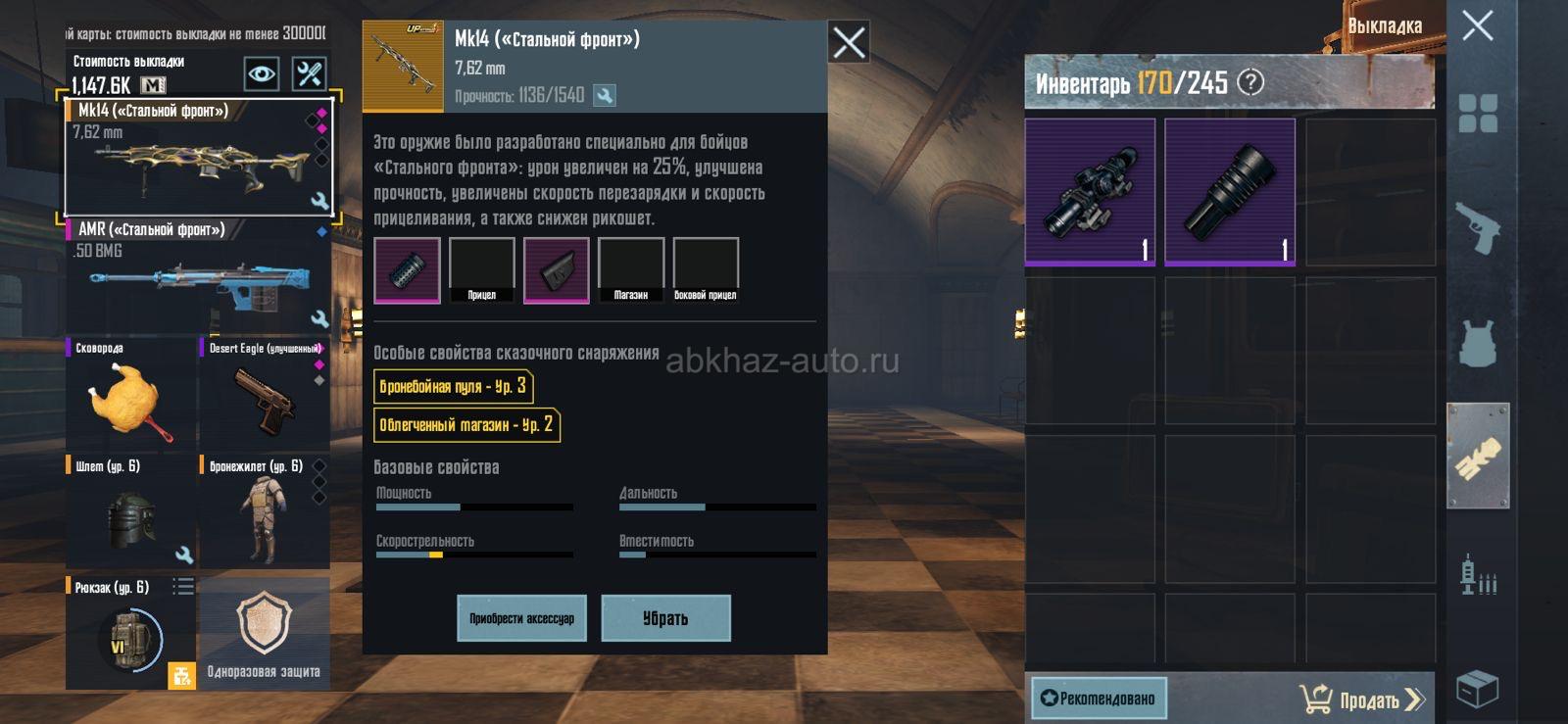Select the AMR 'Стальной фронт' weapon slot
The width and height of the screenshot is (1568, 724).
(x=198, y=276)
